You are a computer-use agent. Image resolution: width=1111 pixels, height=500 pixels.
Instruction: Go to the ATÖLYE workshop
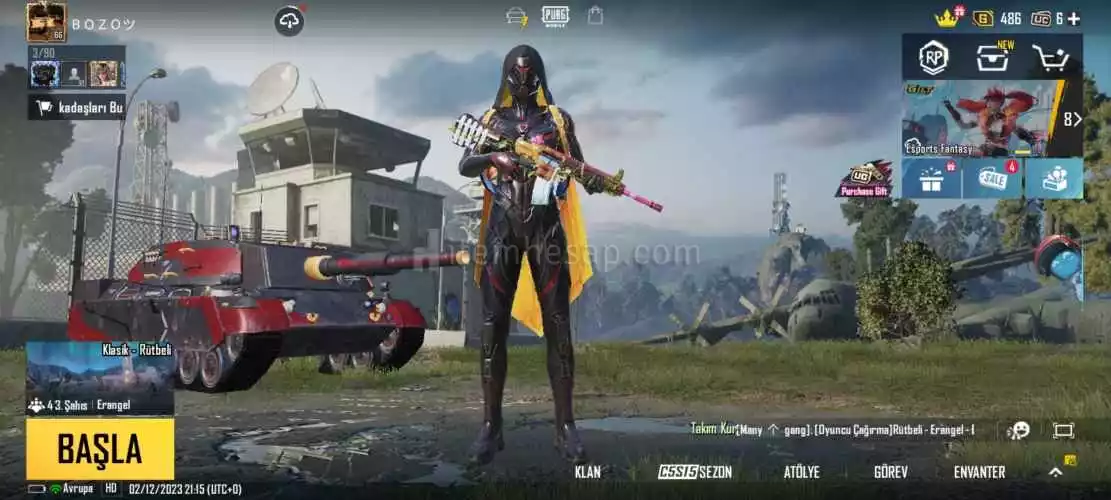click(801, 472)
